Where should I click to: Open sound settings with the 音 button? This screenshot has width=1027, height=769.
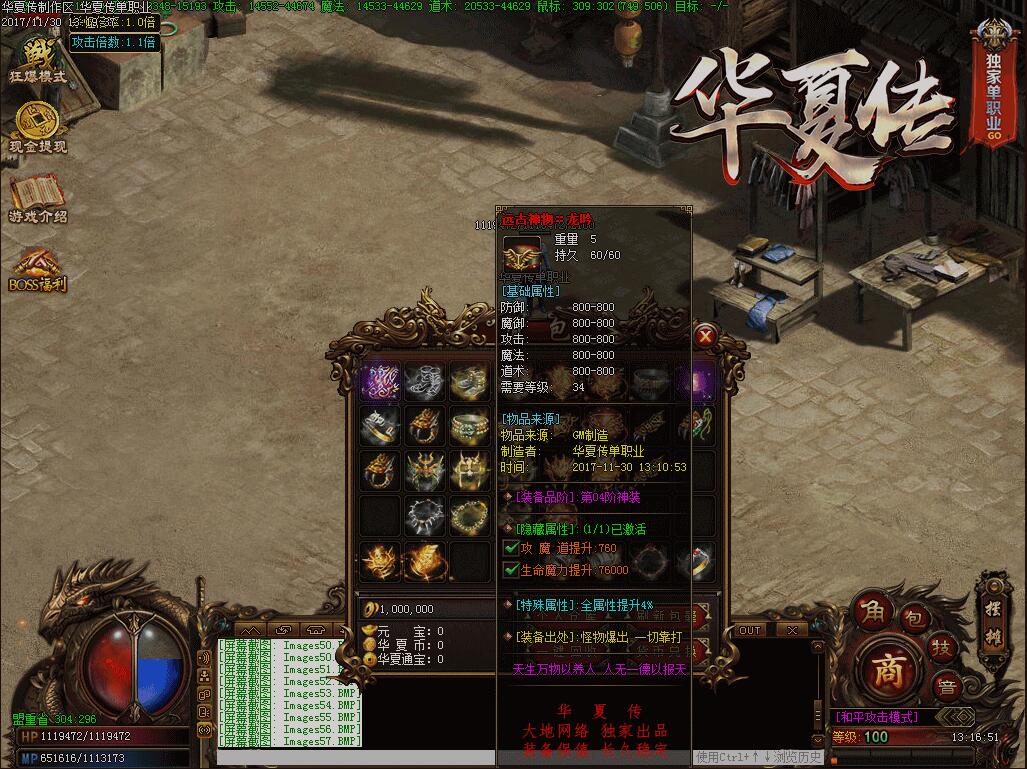pyautogui.click(x=945, y=687)
